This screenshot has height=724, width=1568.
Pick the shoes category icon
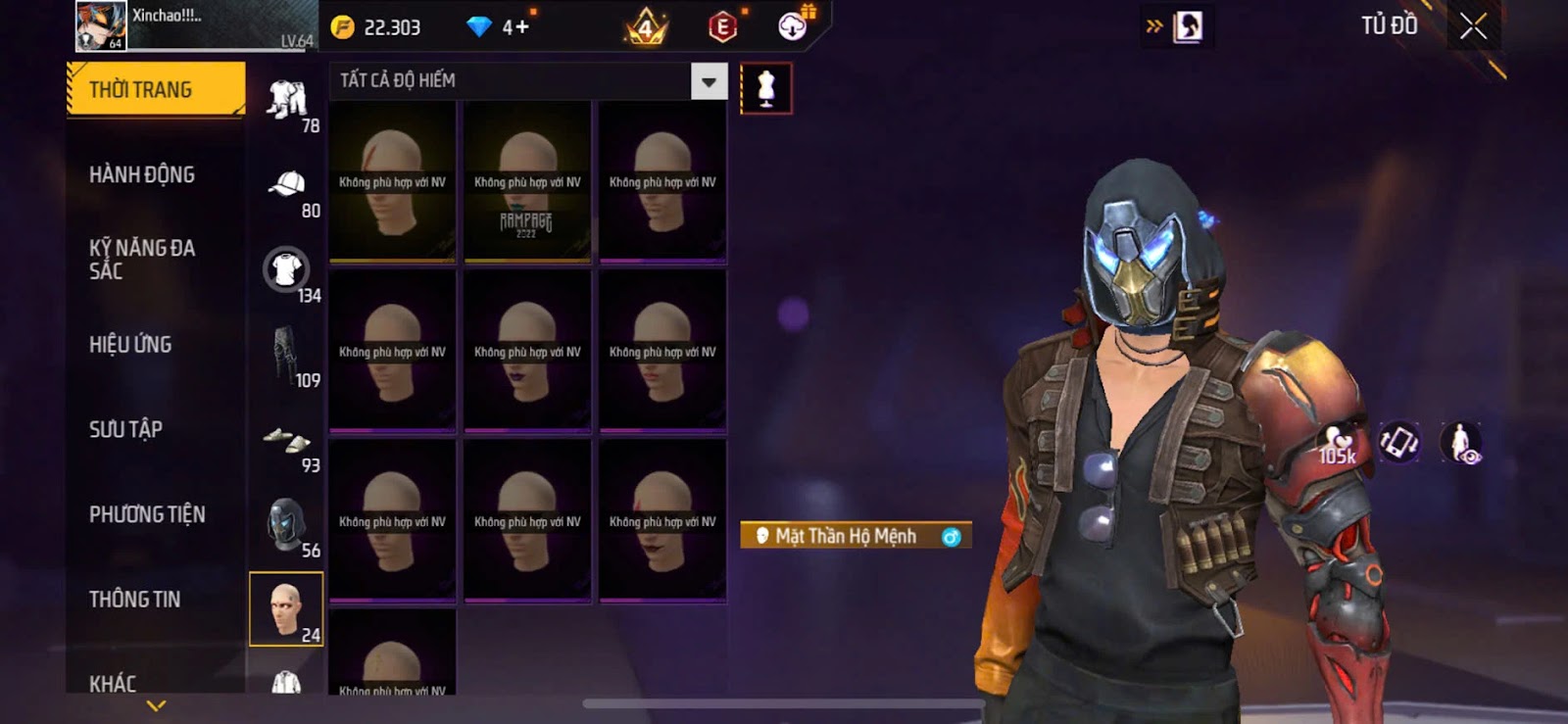(x=286, y=440)
